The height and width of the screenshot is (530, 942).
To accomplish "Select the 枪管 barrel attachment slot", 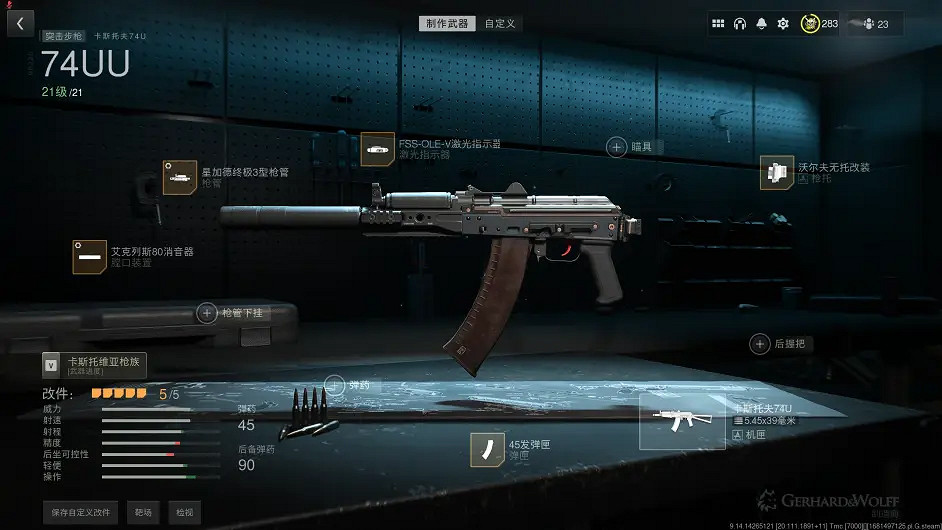I will 180,177.
